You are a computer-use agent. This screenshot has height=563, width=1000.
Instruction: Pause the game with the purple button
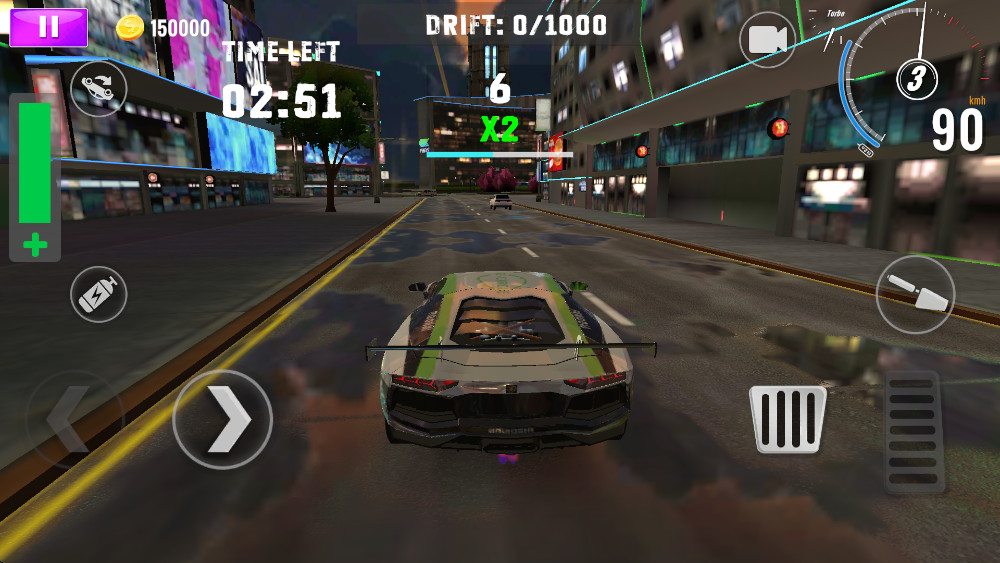click(48, 27)
